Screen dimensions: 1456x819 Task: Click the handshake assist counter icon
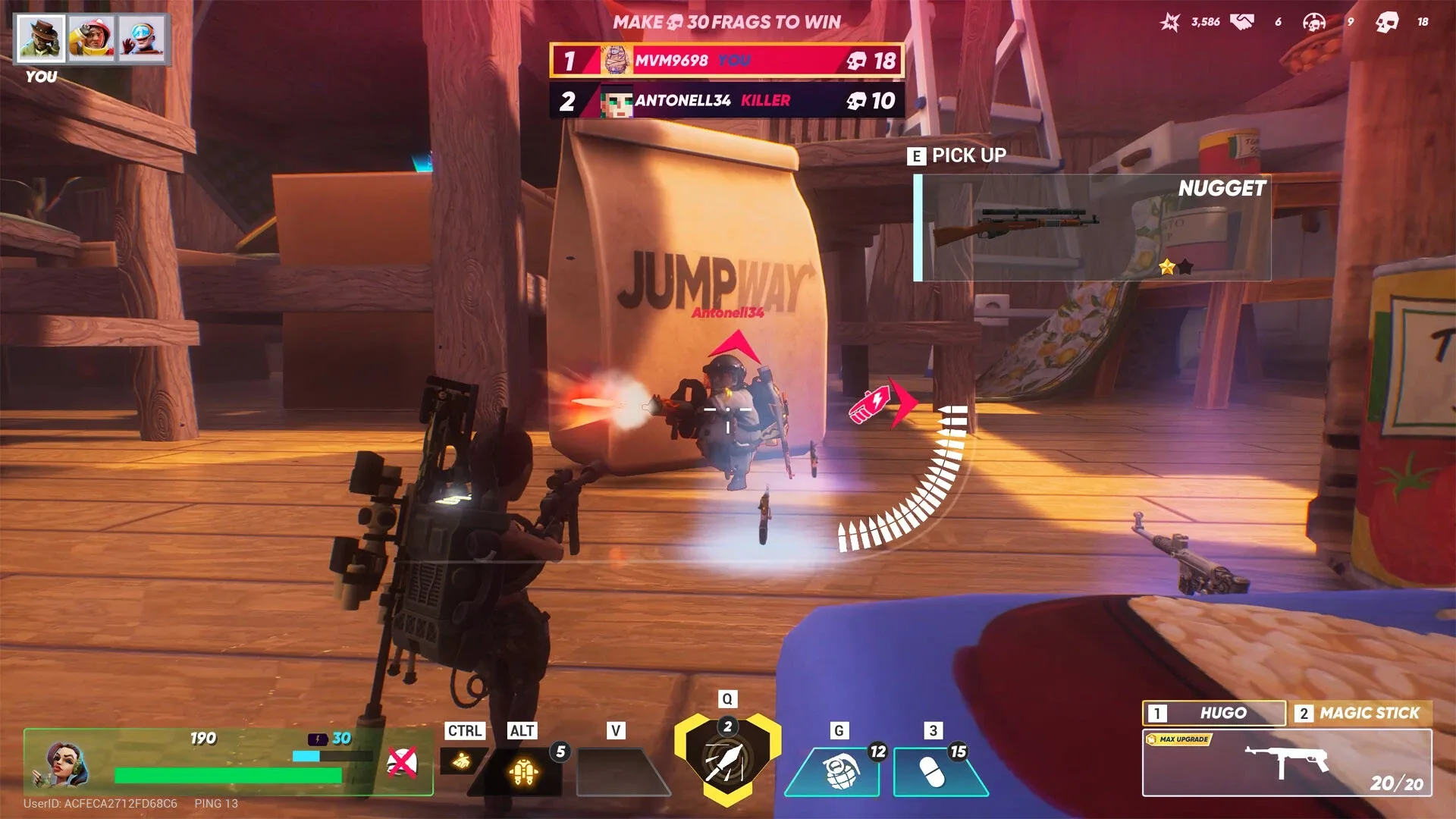pyautogui.click(x=1245, y=21)
